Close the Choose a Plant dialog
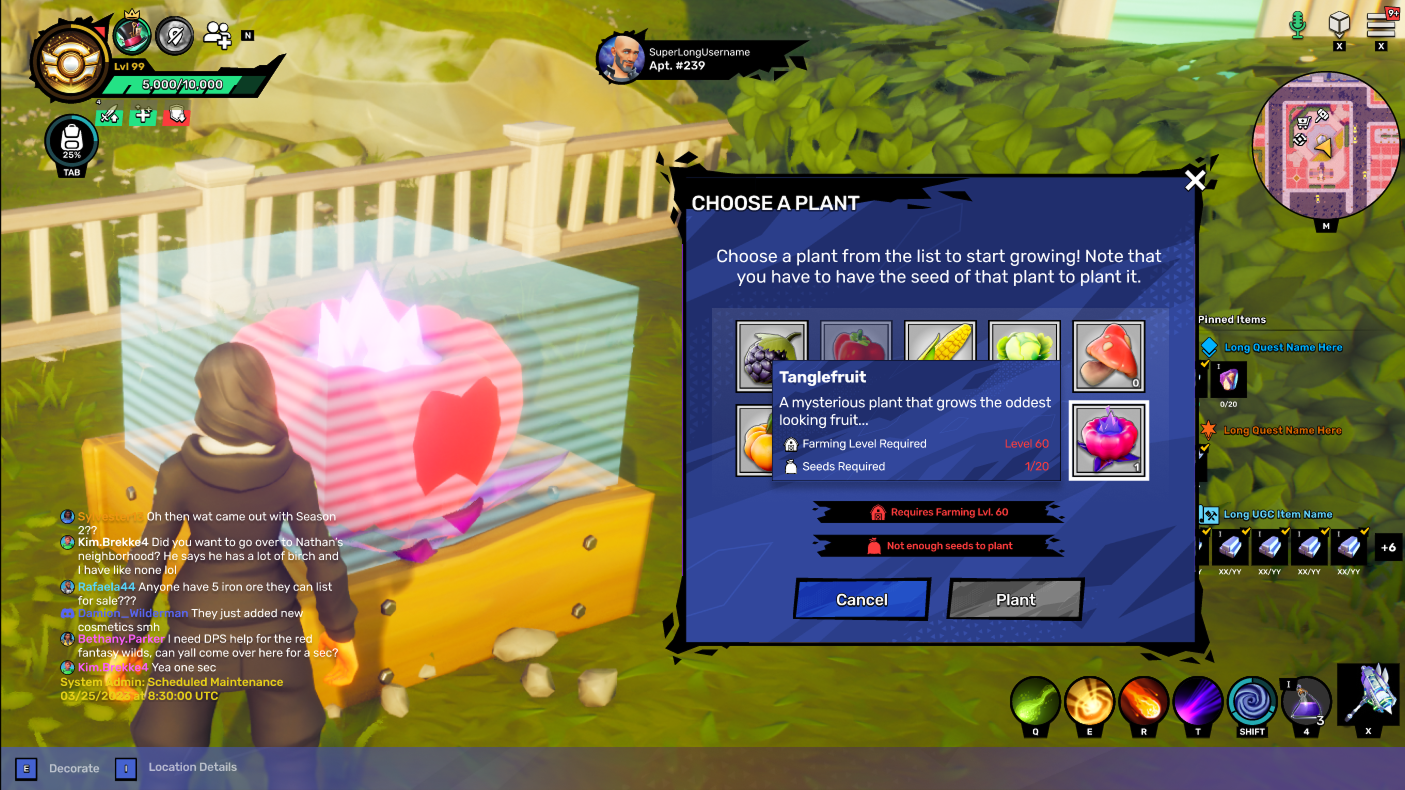1405x790 pixels. [x=1195, y=180]
